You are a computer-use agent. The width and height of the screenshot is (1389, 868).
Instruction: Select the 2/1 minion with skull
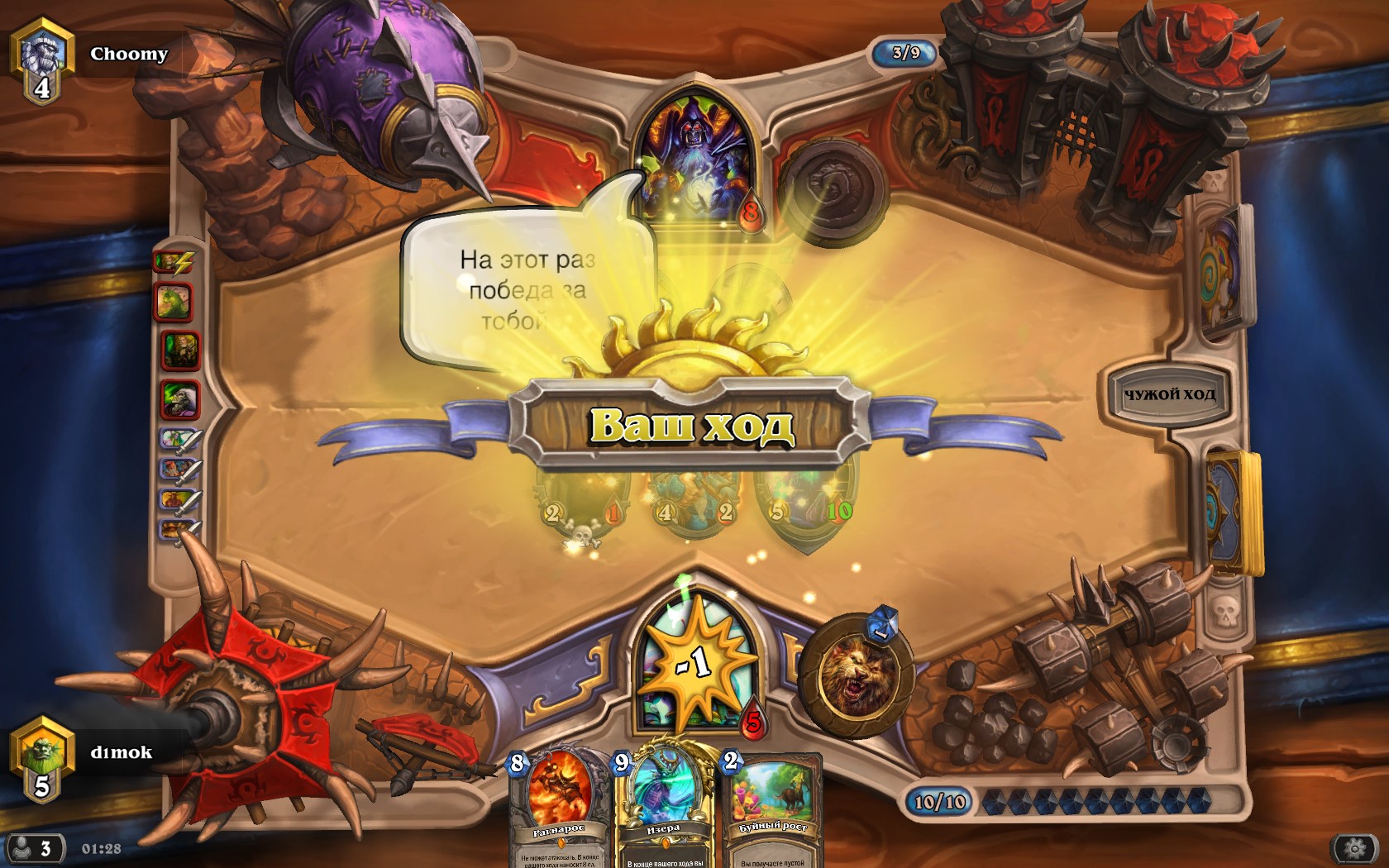[583, 496]
